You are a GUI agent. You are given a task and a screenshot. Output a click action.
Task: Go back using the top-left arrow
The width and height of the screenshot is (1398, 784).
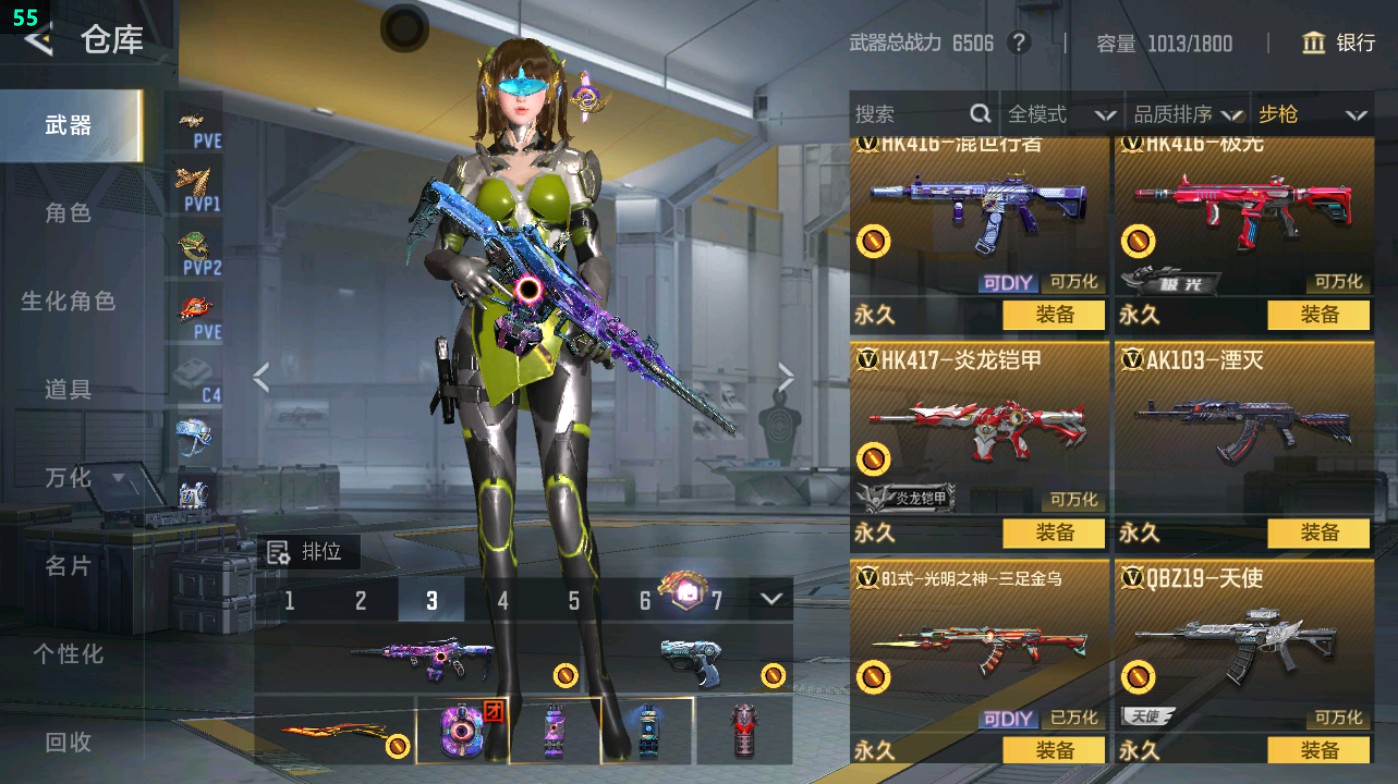pos(38,40)
